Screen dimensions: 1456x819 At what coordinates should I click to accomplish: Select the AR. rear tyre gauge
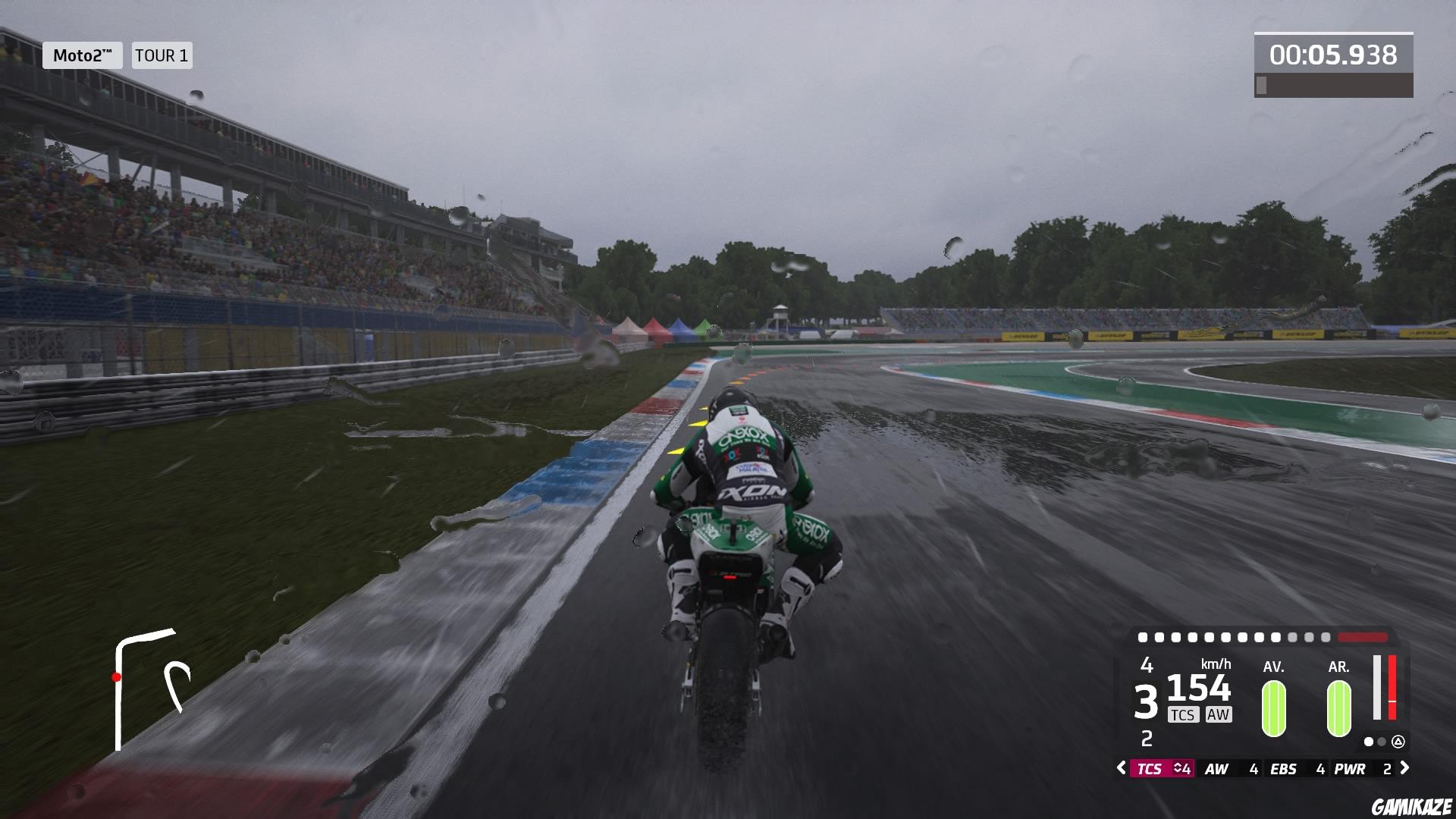[1338, 709]
